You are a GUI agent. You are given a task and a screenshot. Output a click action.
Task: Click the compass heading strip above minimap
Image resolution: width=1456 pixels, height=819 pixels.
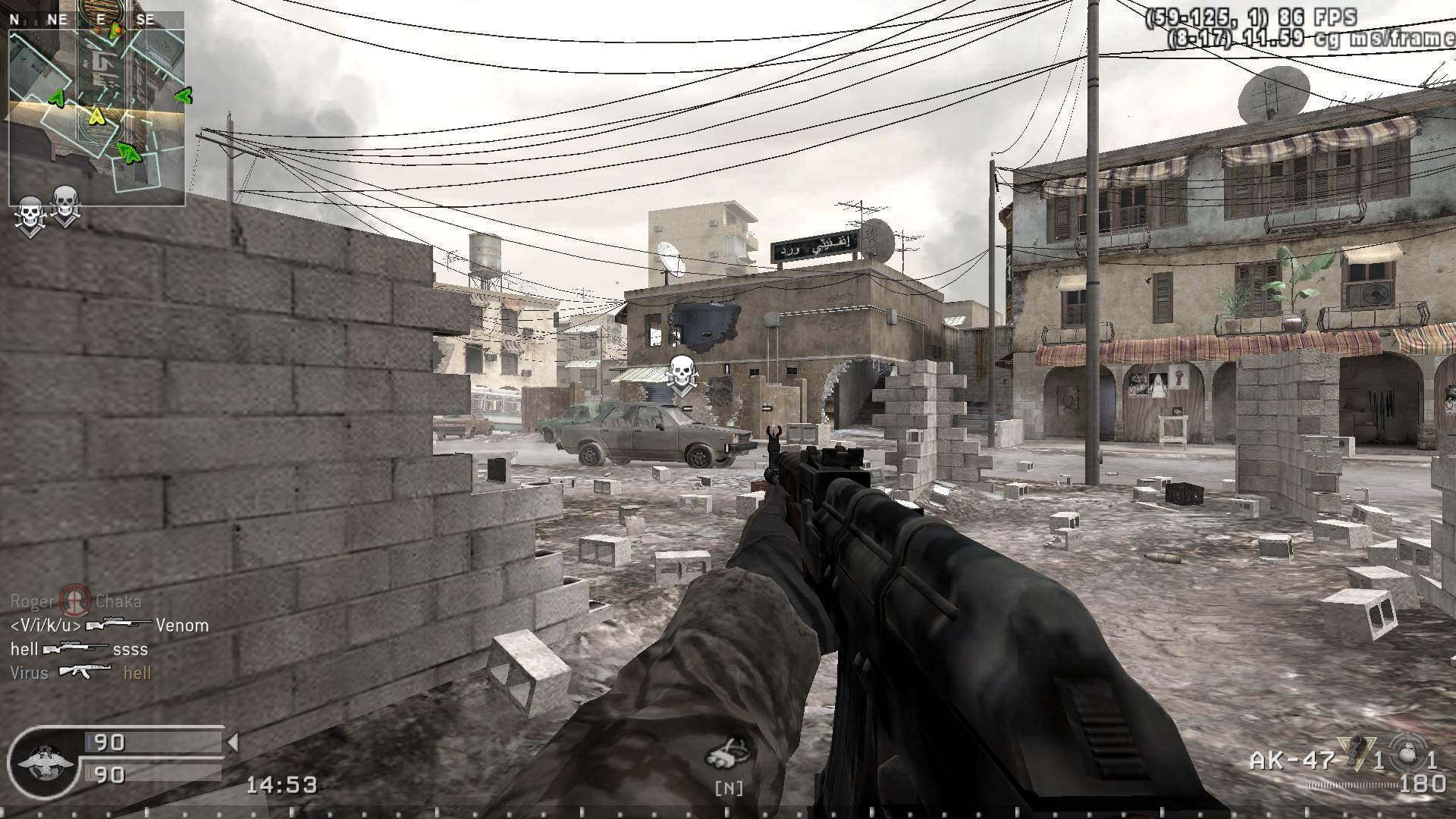pos(97,20)
